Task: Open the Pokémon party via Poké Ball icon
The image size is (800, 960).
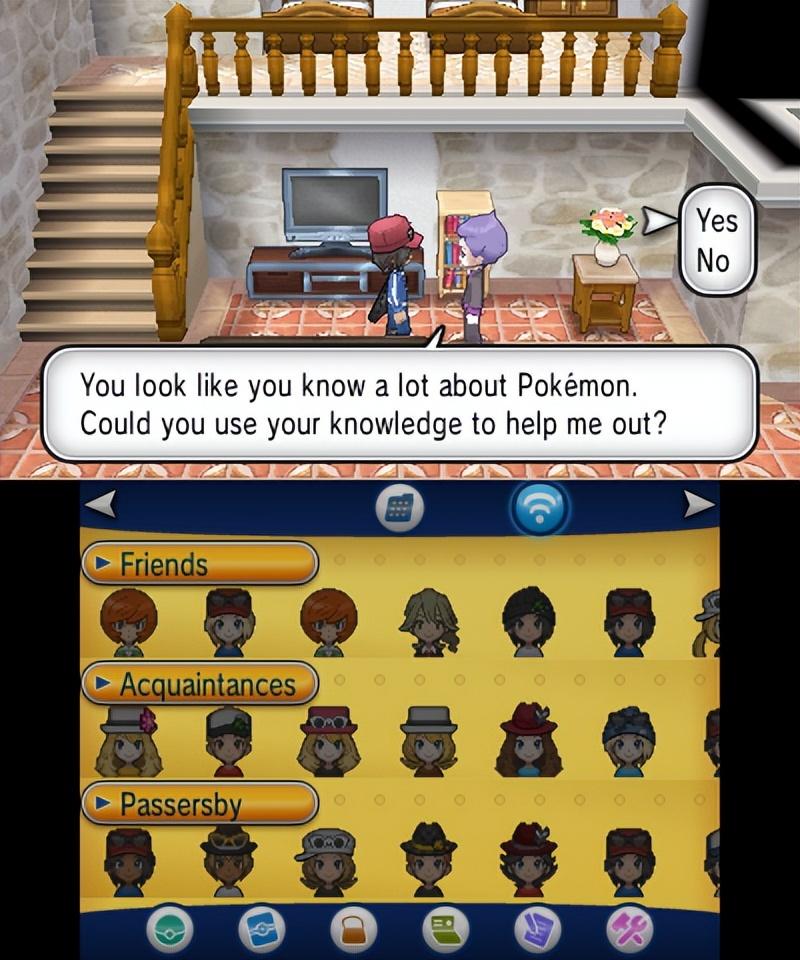Action: [170, 931]
